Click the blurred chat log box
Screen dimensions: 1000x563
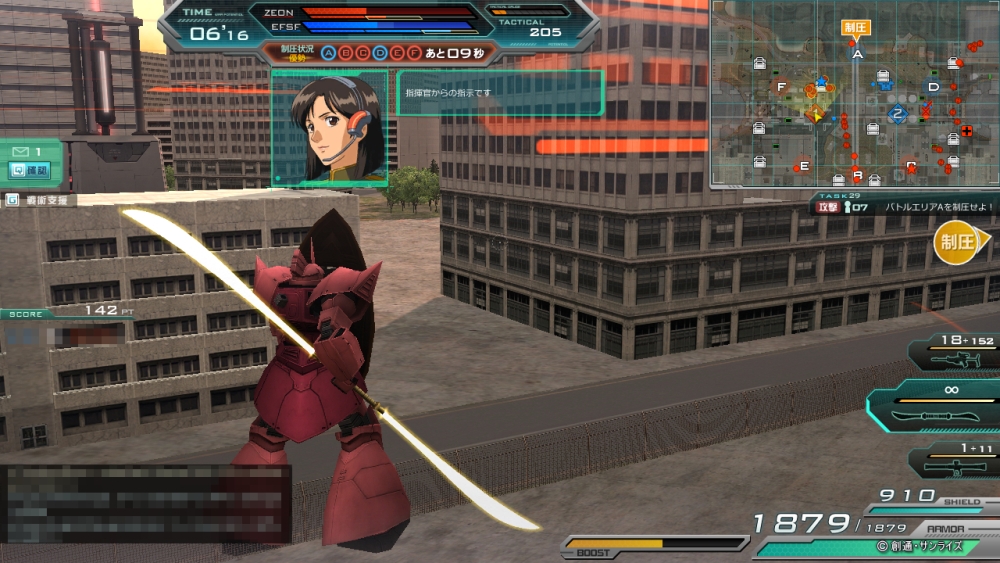146,502
